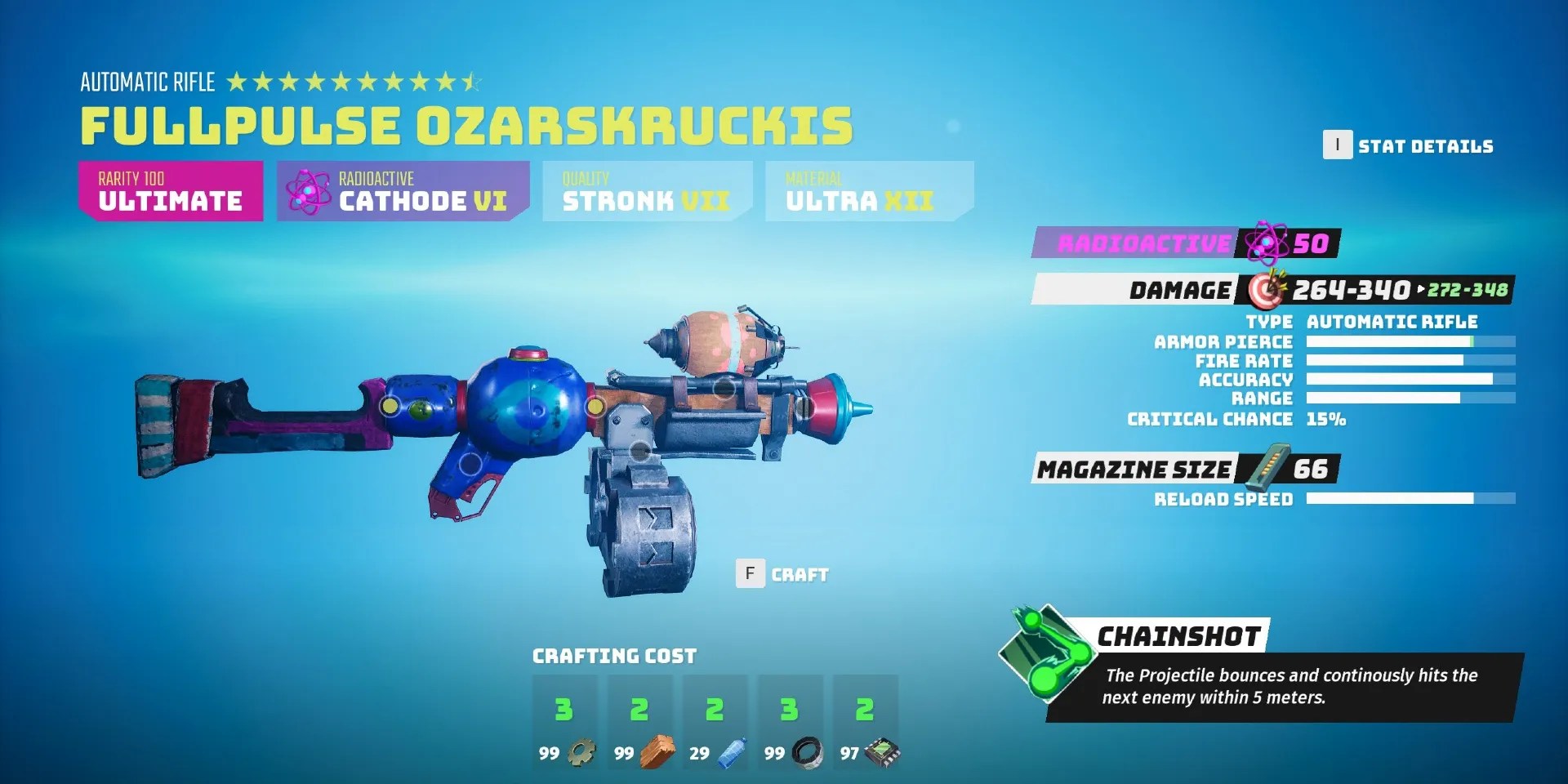Click the Crafting Cost section title

coord(614,655)
